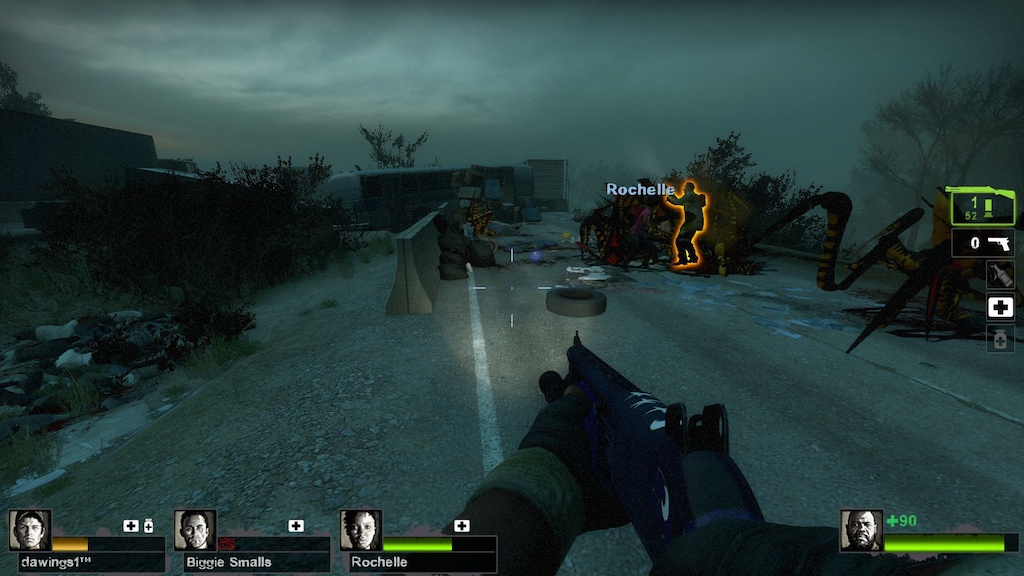This screenshot has height=576, width=1024.
Task: Click Biggie Smalls' teammate portrait
Action: point(195,530)
